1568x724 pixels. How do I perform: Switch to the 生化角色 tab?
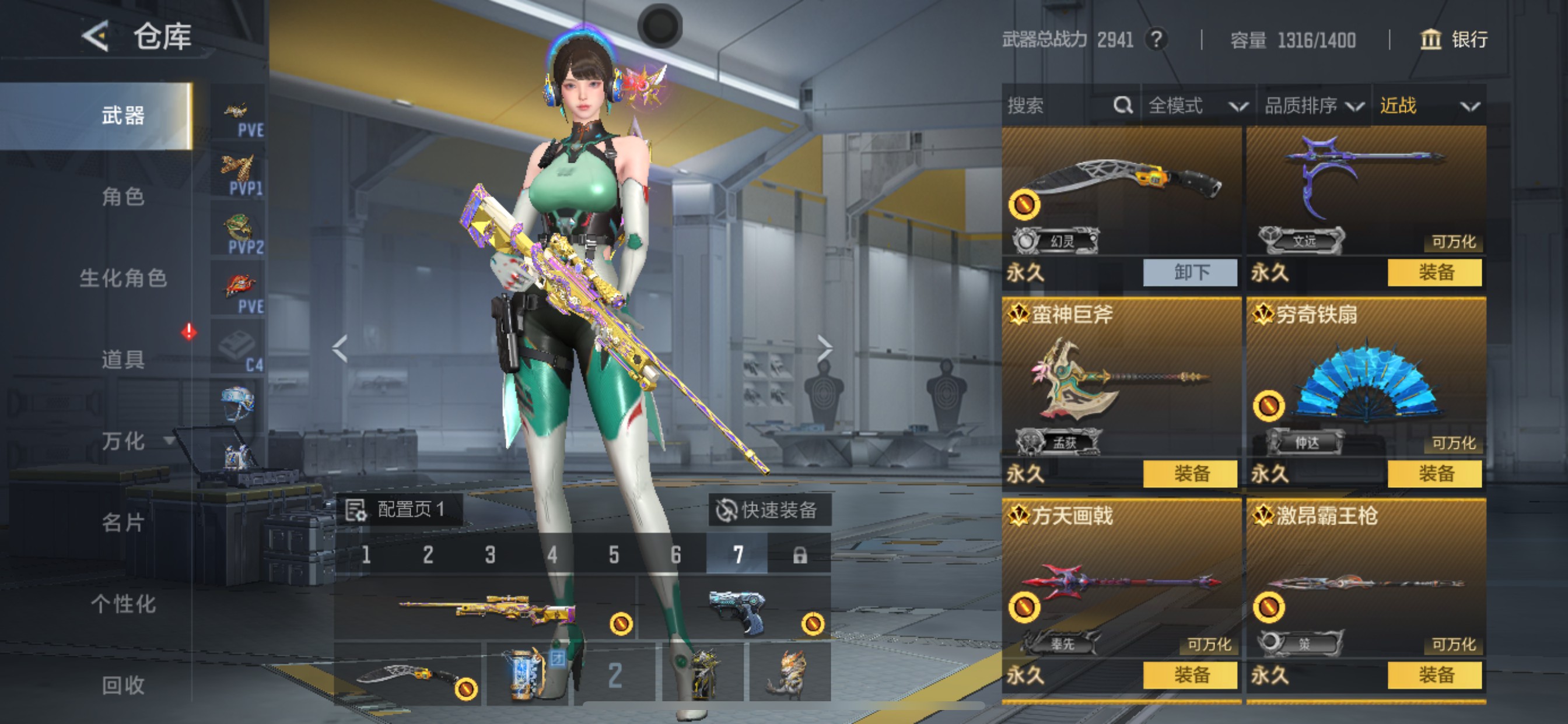123,278
